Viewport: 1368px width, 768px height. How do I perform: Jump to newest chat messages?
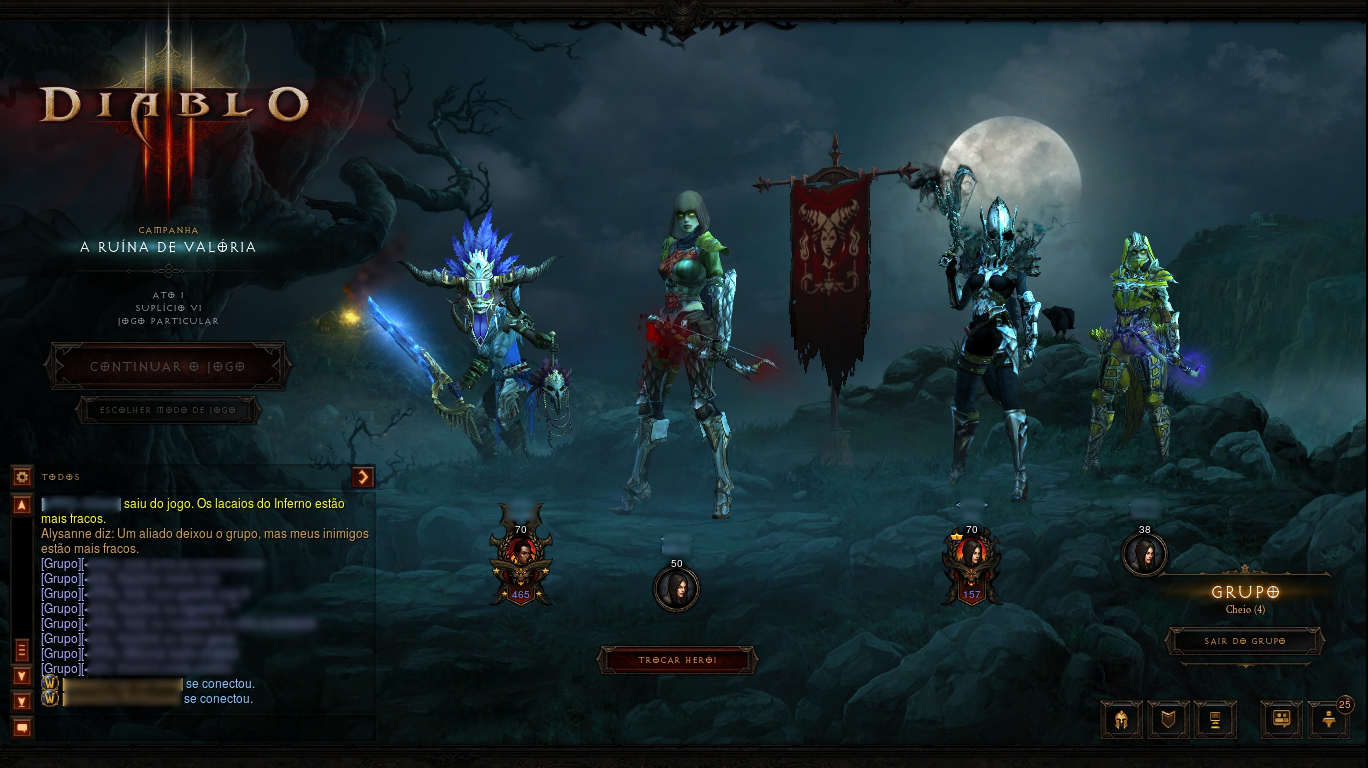pyautogui.click(x=22, y=700)
